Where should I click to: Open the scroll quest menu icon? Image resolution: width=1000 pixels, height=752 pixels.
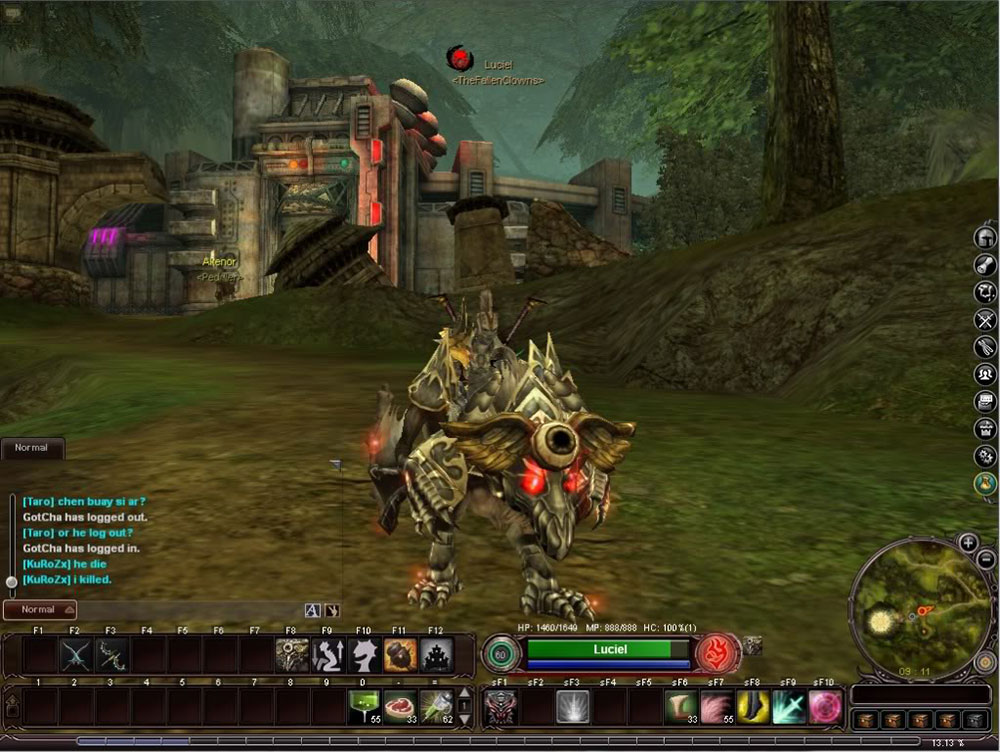tap(985, 264)
